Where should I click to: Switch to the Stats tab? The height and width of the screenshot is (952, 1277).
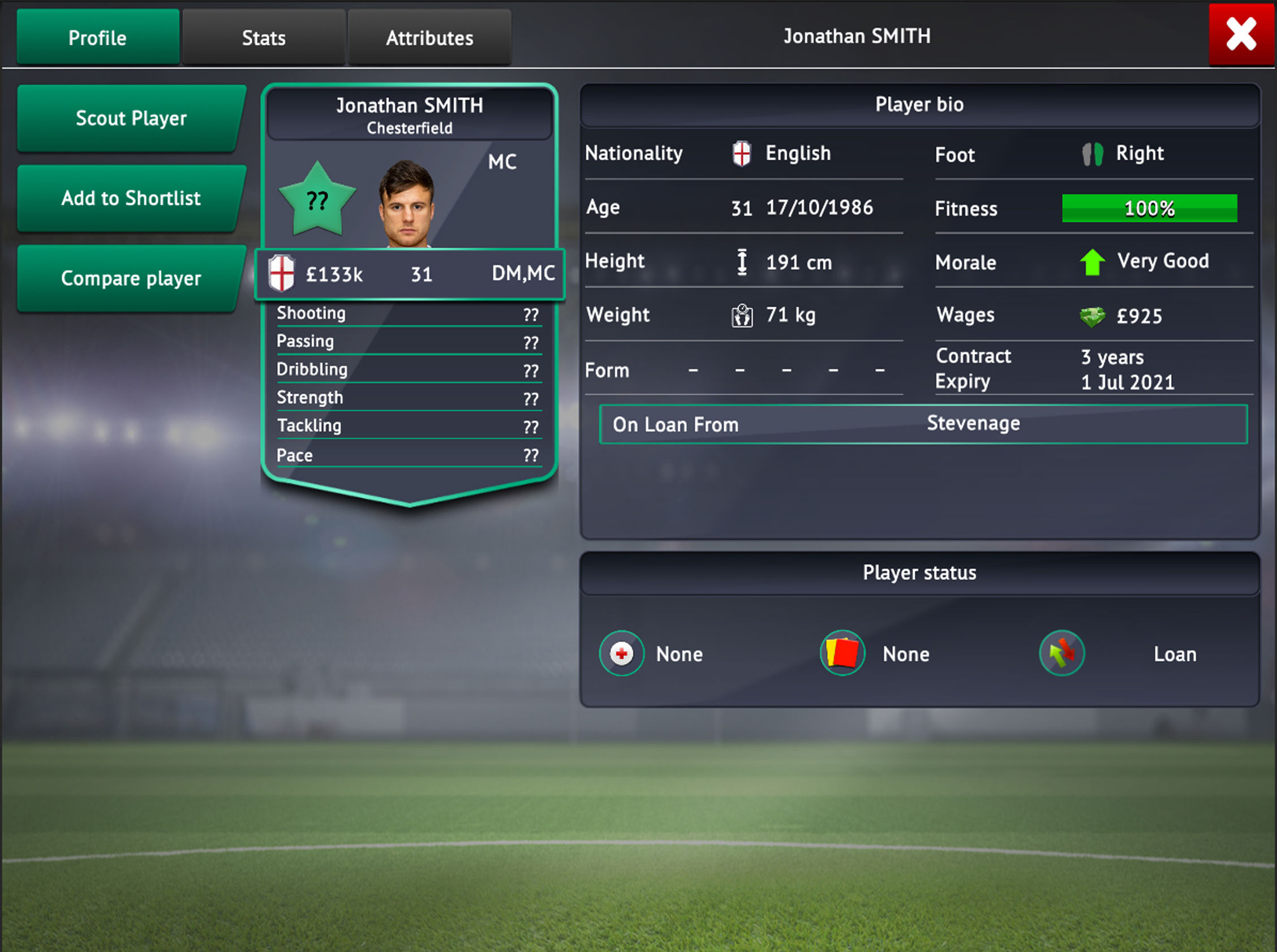click(263, 38)
